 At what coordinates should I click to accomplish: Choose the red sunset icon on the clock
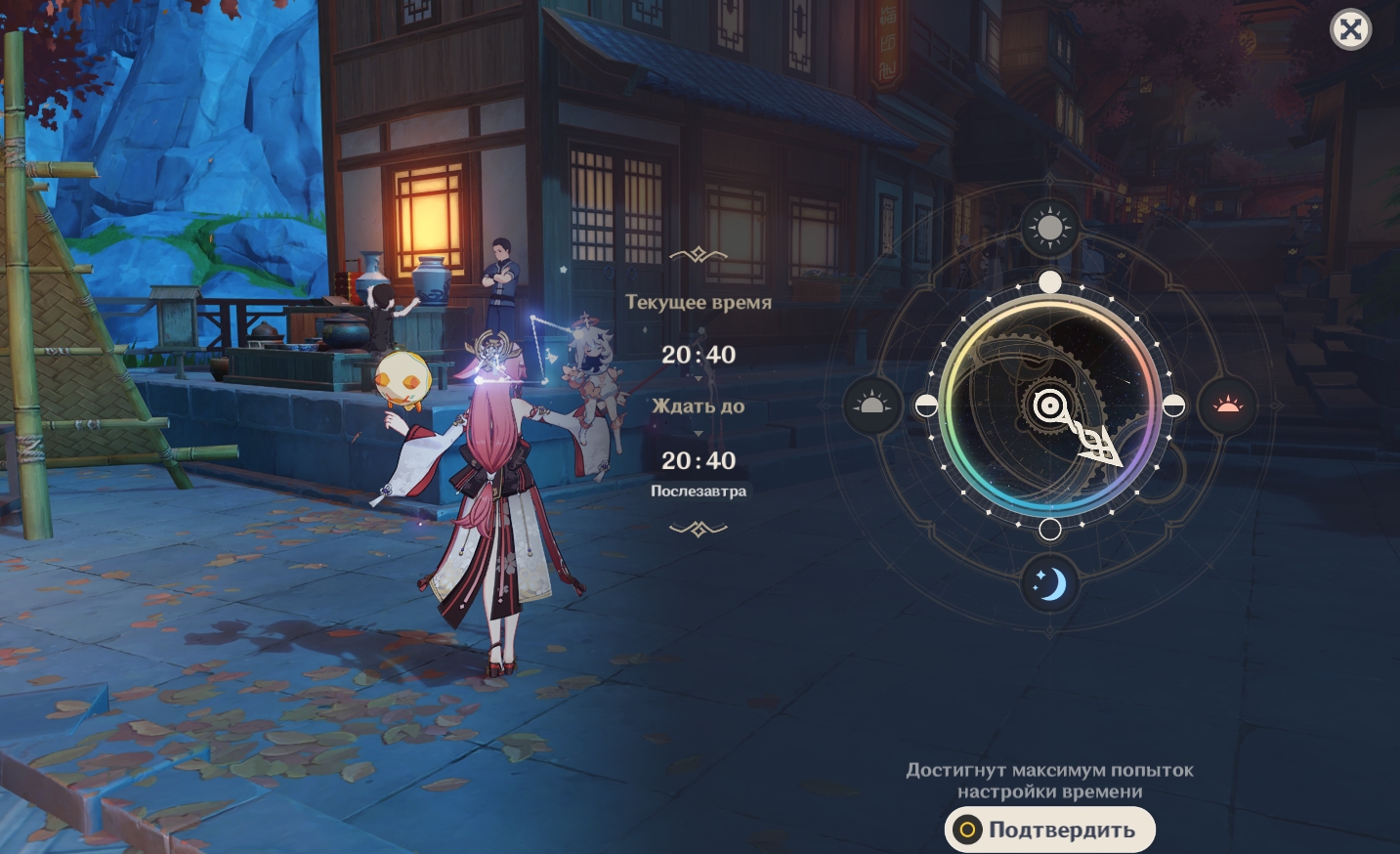1227,406
